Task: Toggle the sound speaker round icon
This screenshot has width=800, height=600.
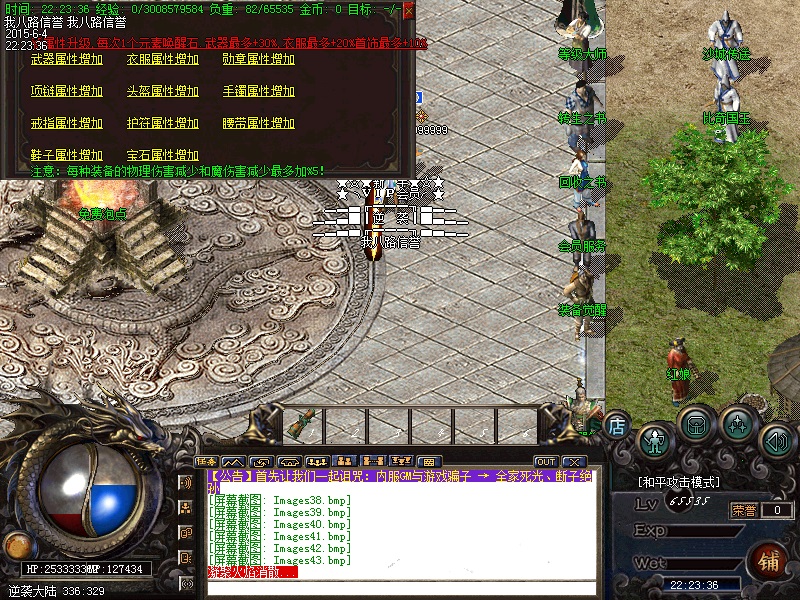Action: (x=776, y=438)
